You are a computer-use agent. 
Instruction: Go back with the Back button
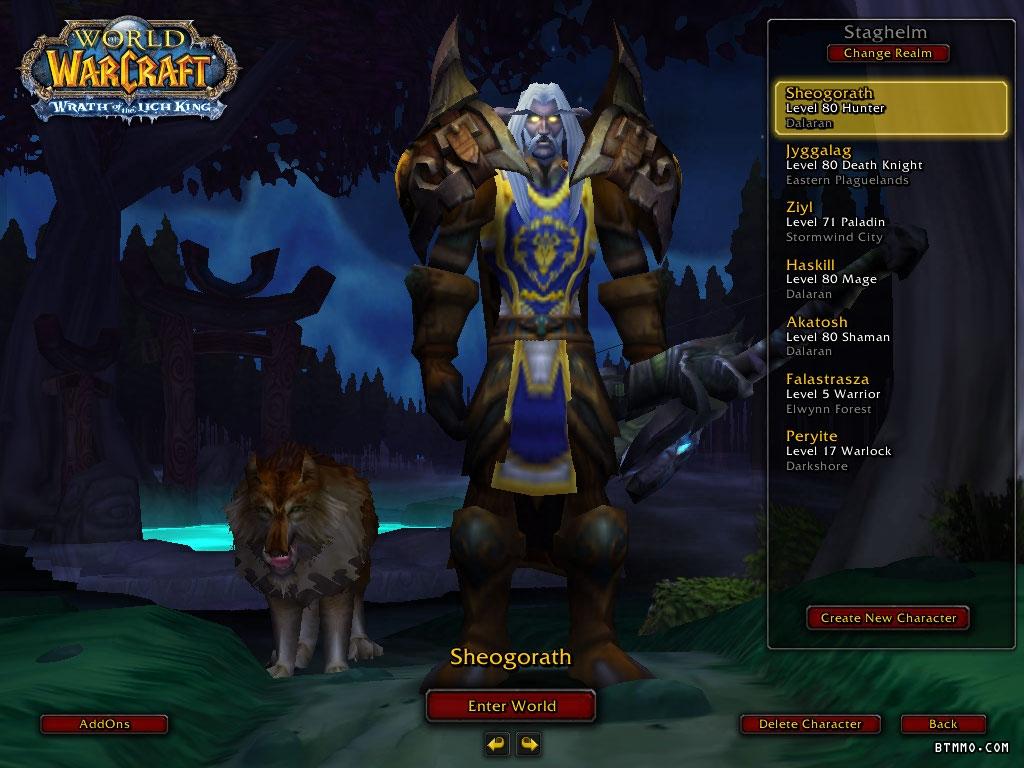pos(942,724)
